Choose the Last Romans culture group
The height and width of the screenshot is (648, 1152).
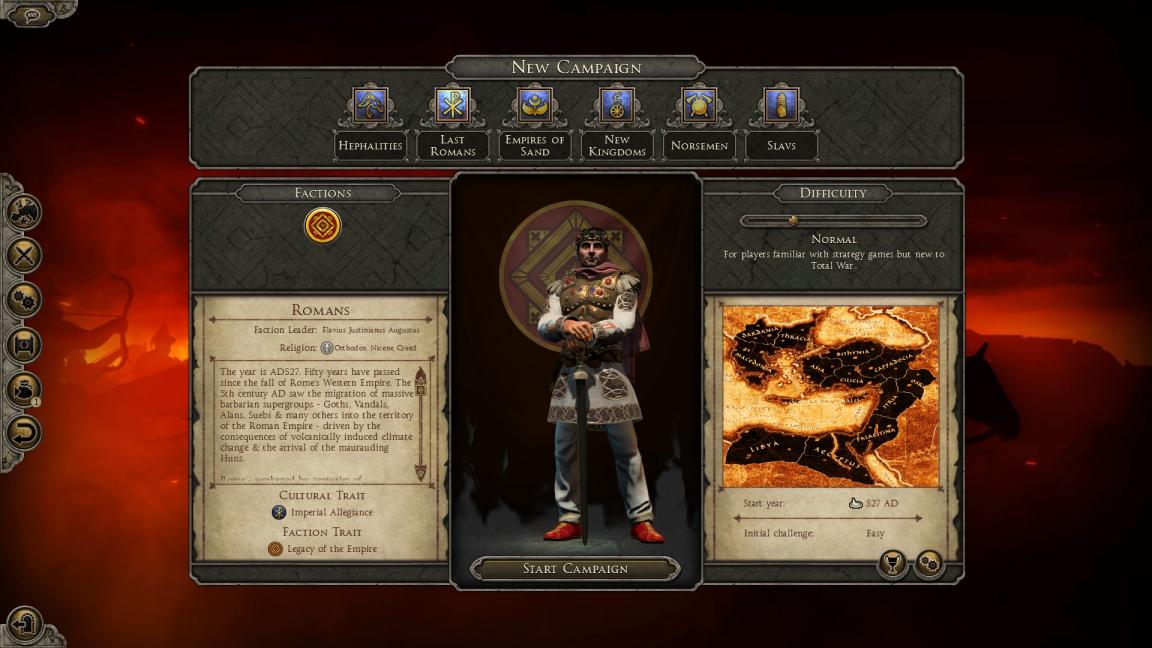tap(452, 106)
